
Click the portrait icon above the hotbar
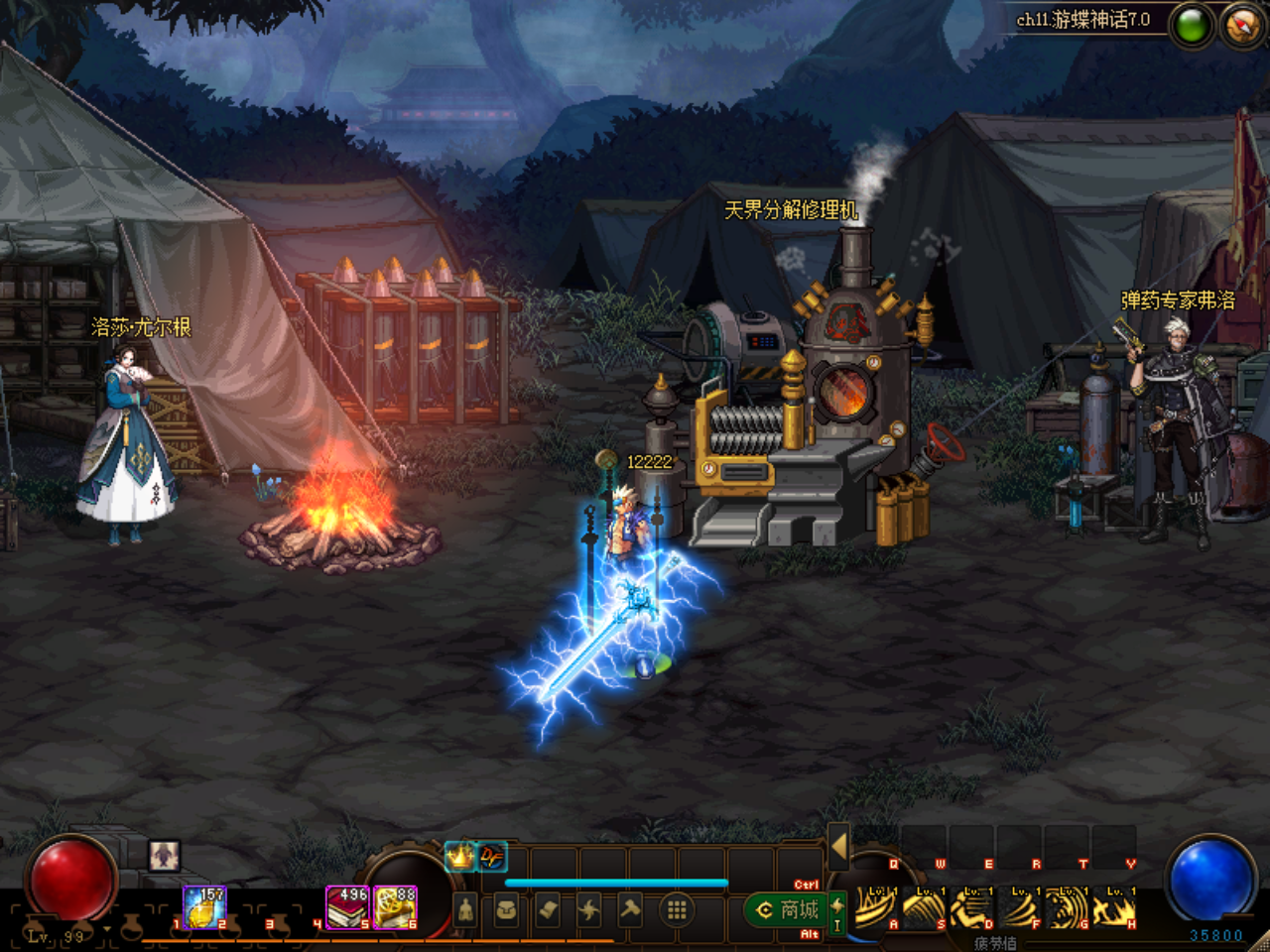pyautogui.click(x=165, y=855)
